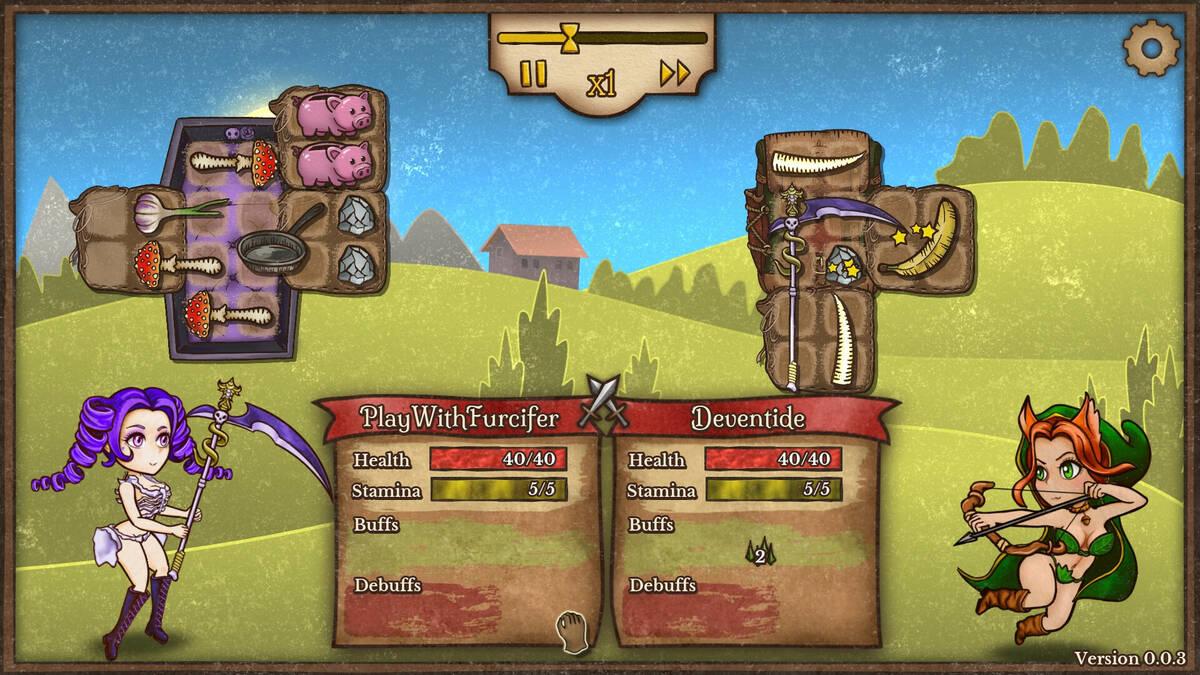This screenshot has height=675, width=1200.
Task: Speed up battle with fast-forward arrows
Action: pos(675,73)
